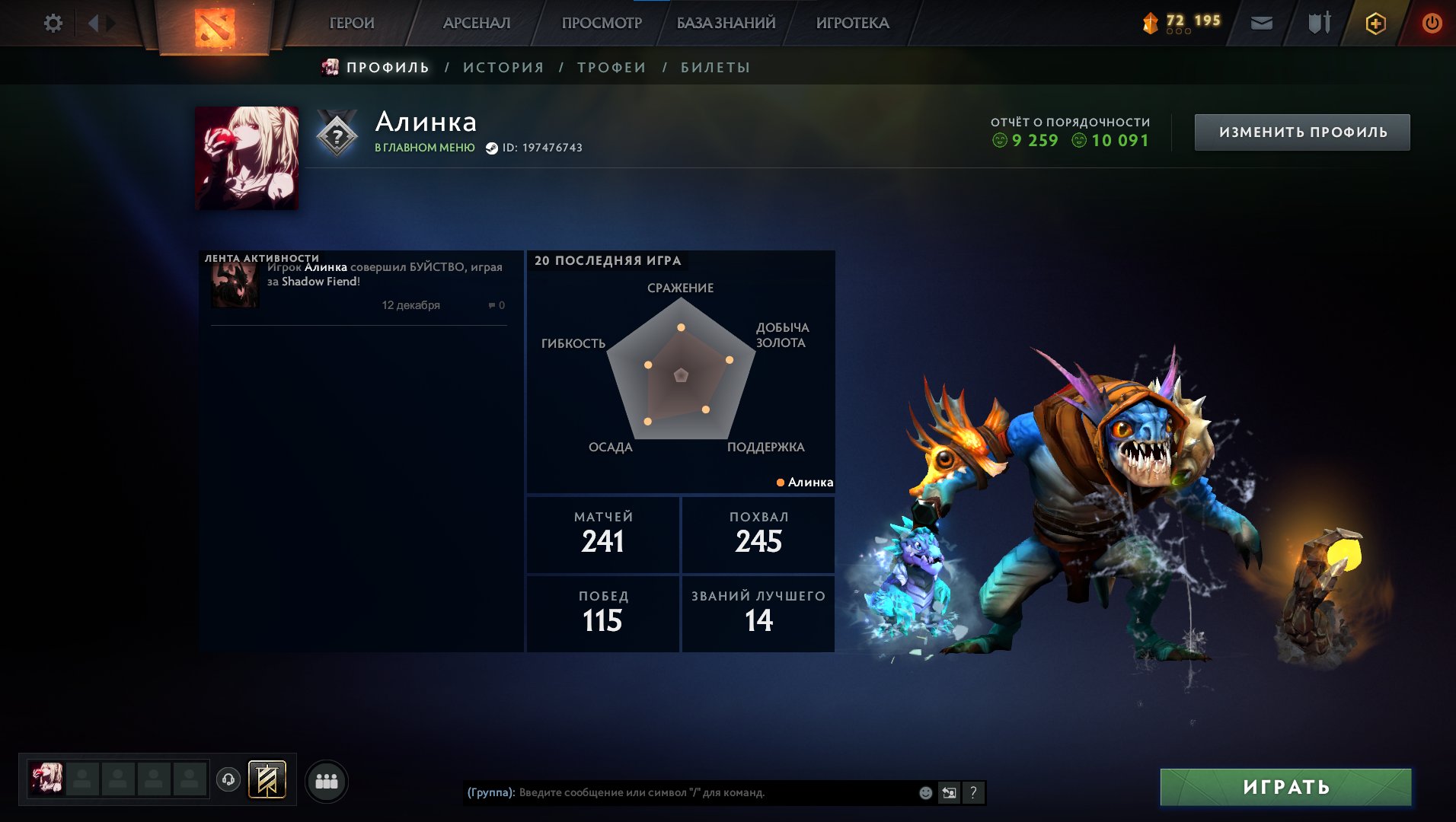Image resolution: width=1456 pixels, height=822 pixels.
Task: Open the mail notifications envelope icon
Action: (1262, 23)
